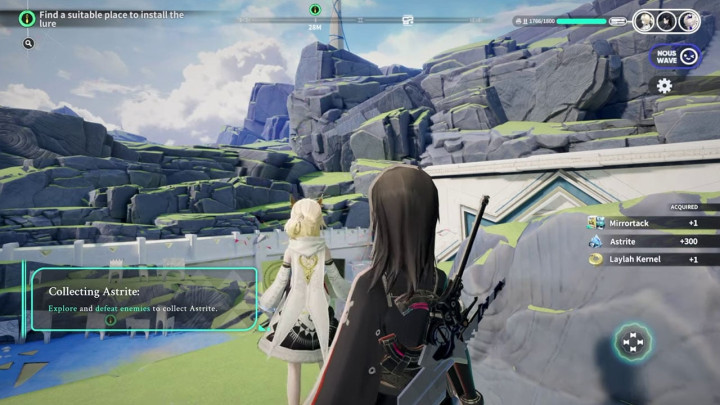
Task: Click the magnifier icon under the quest
Action: [28, 44]
